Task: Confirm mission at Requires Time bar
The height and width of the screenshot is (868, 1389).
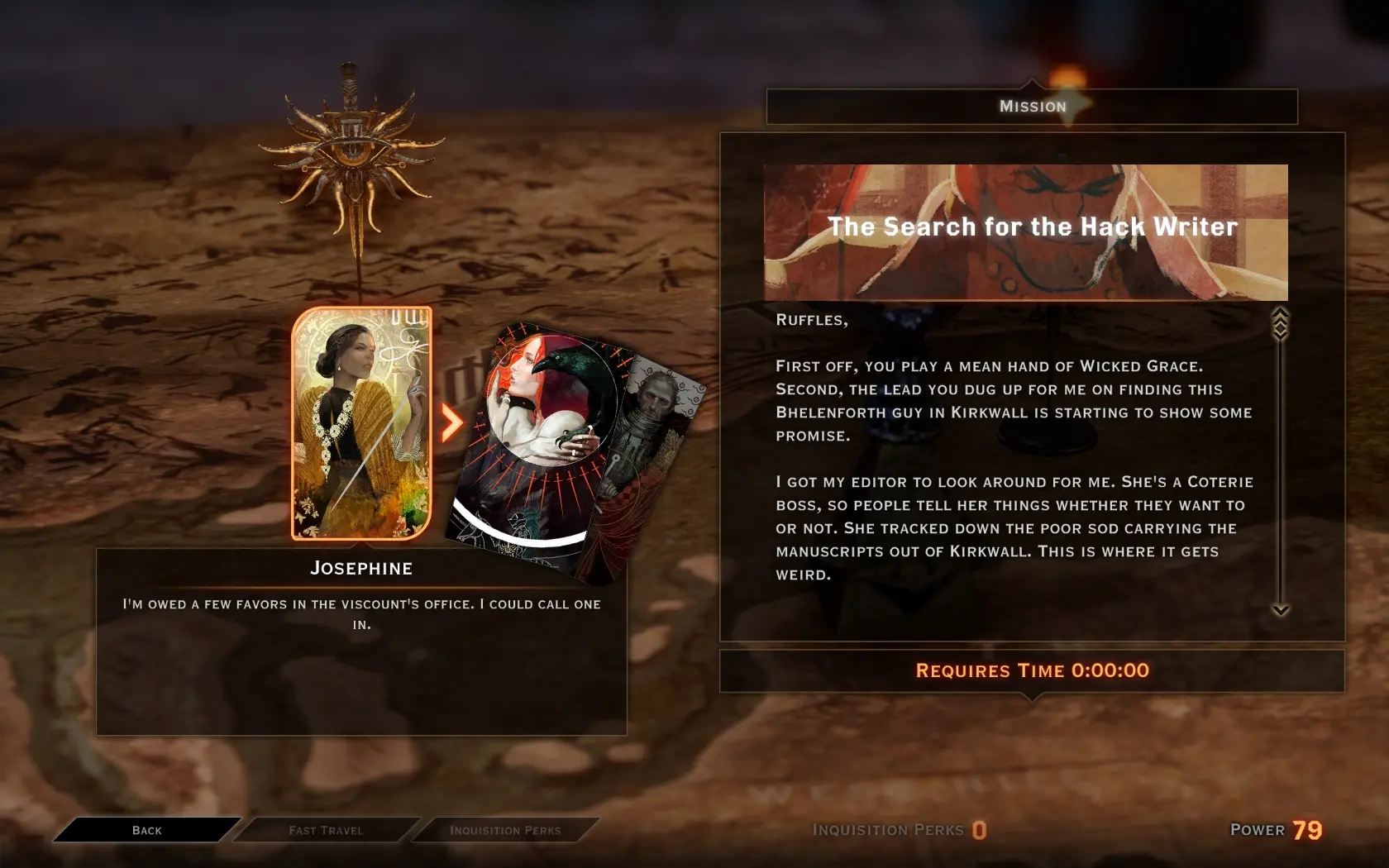Action: [1032, 670]
